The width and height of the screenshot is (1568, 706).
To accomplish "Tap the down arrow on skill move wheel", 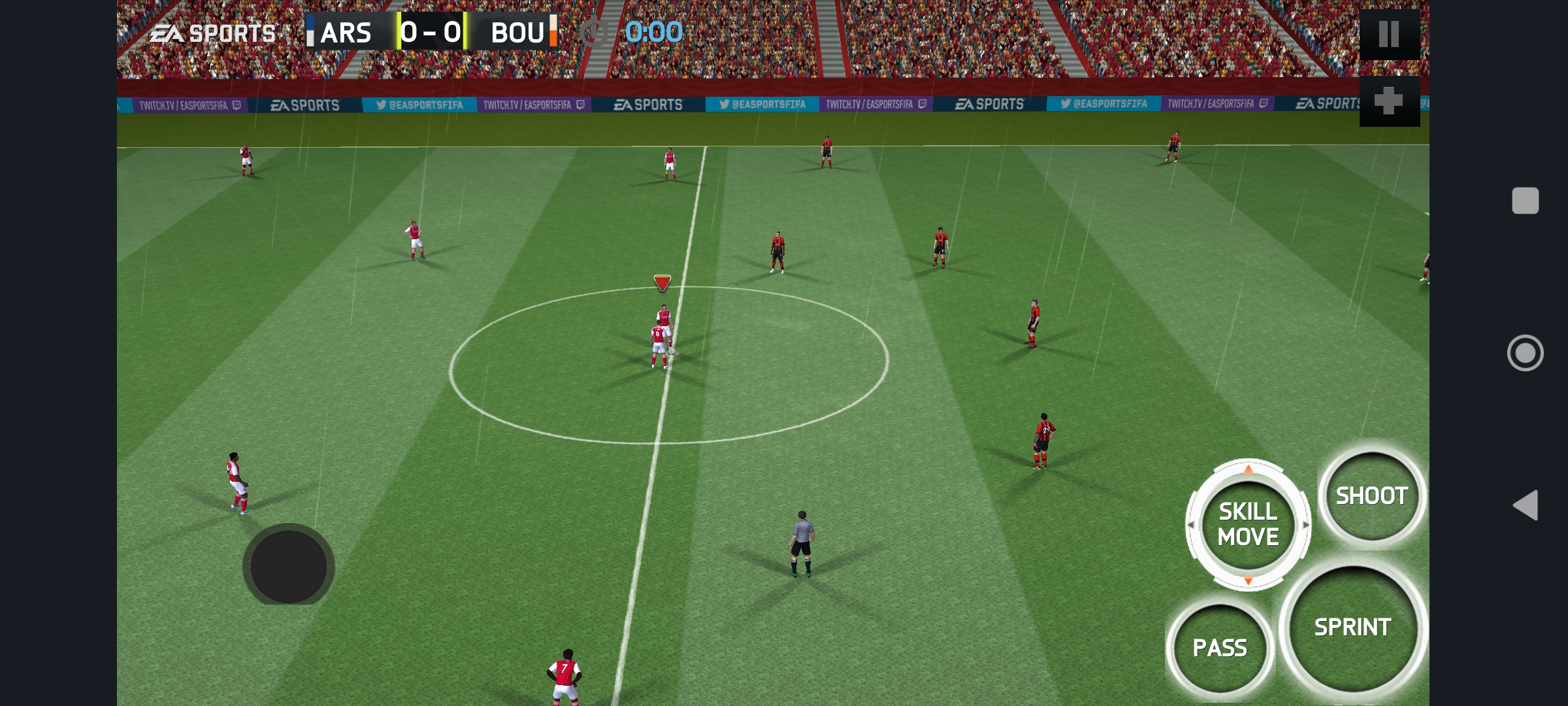I will (x=1248, y=579).
